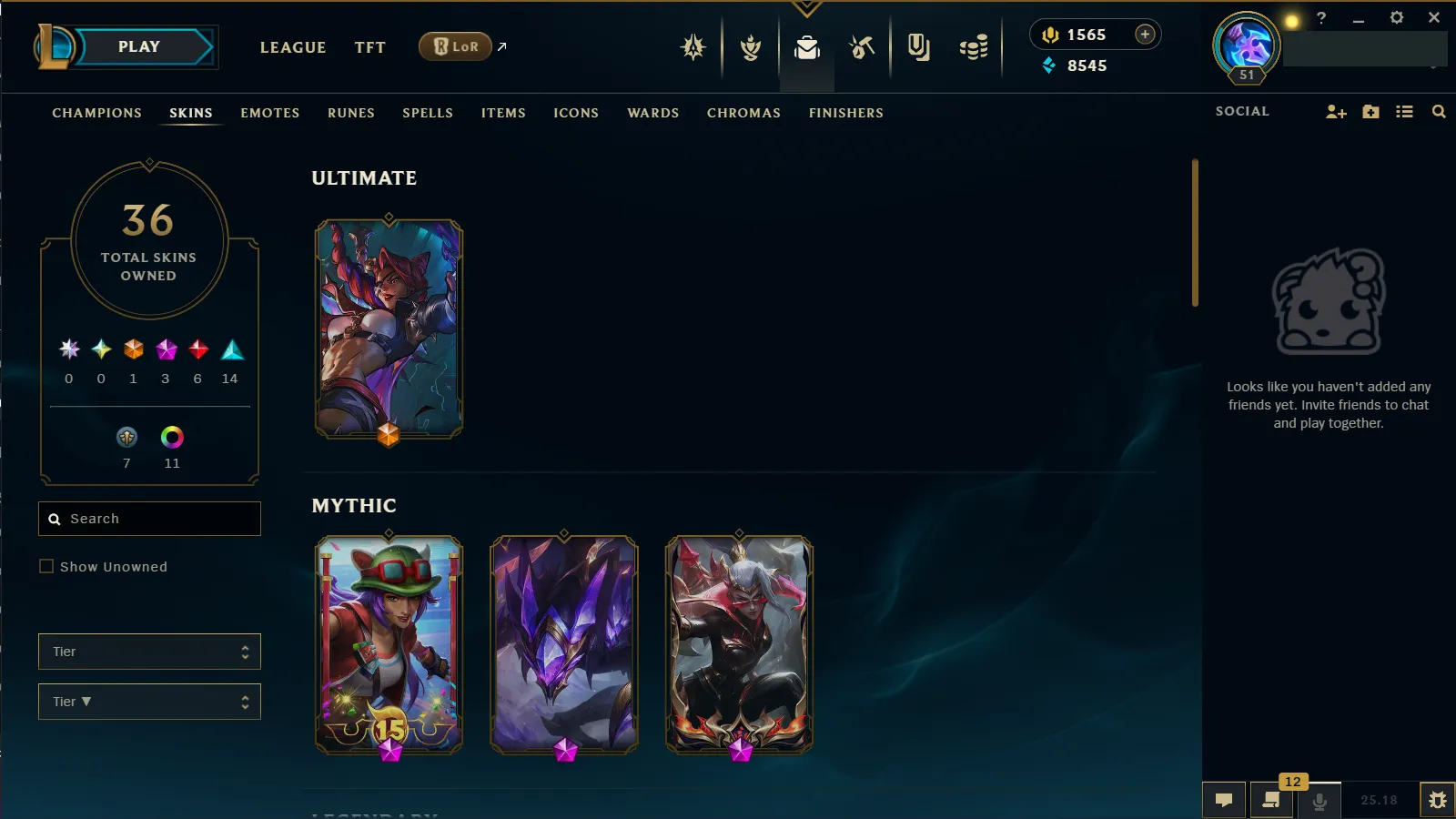Image resolution: width=1456 pixels, height=819 pixels.
Task: Click the add friend icon
Action: click(1336, 112)
